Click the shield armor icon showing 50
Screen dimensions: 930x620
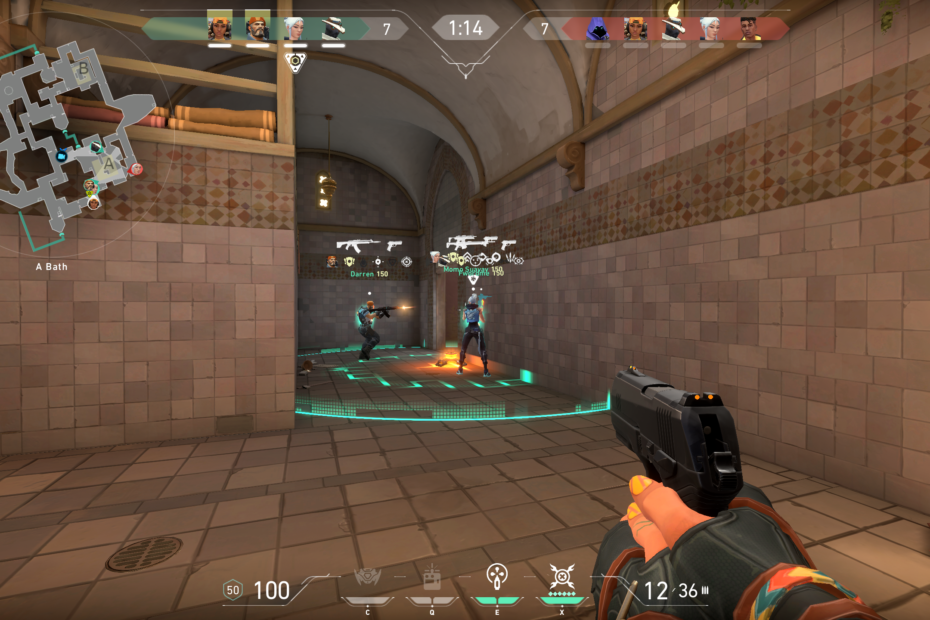pyautogui.click(x=233, y=590)
